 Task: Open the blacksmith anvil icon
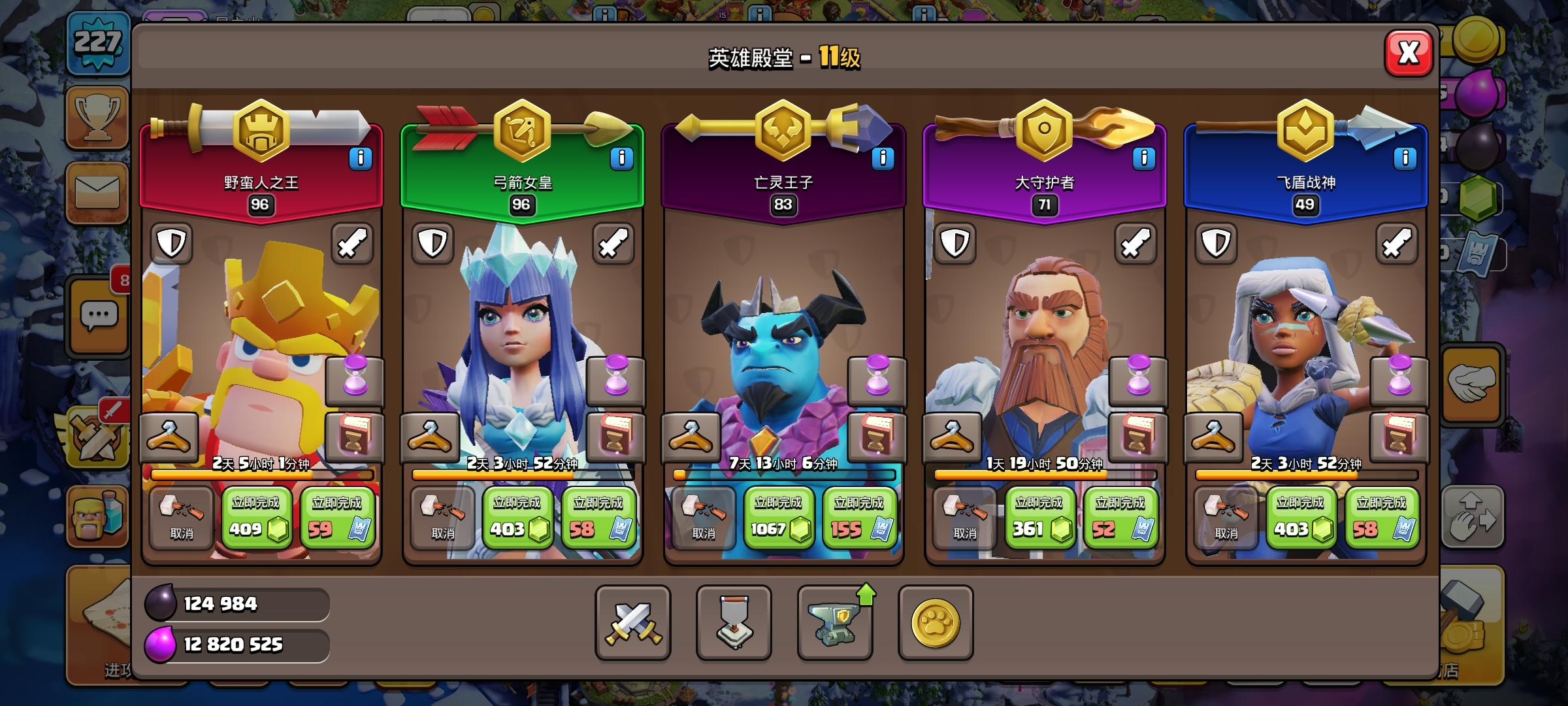click(836, 623)
